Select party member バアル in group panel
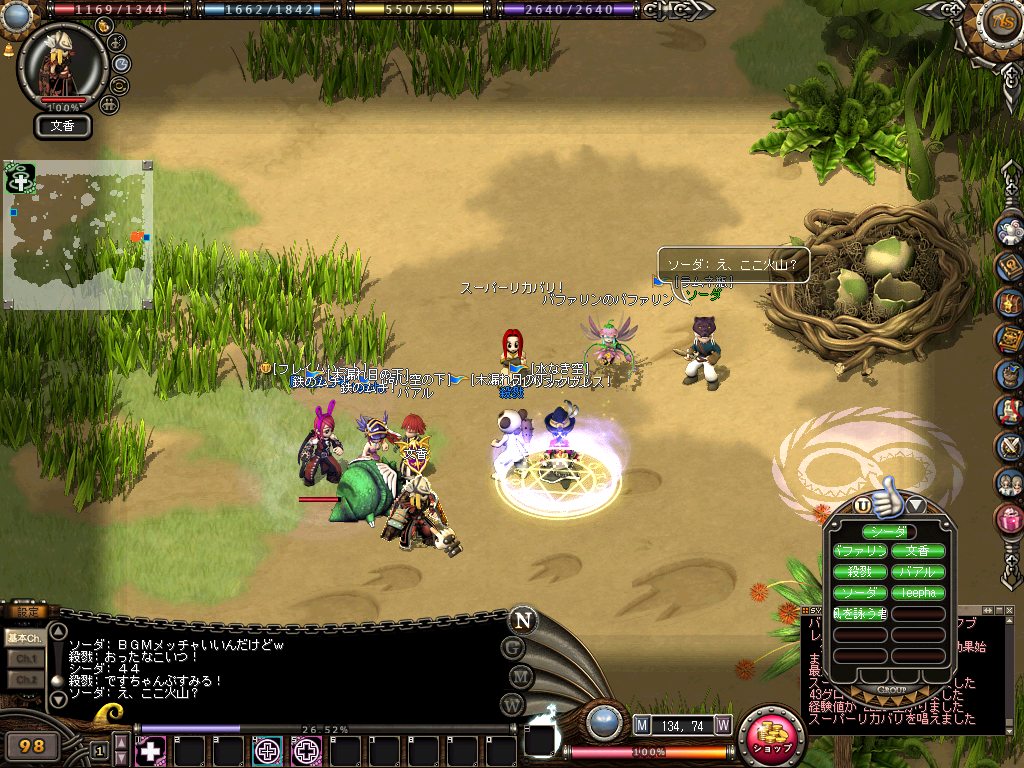The height and width of the screenshot is (768, 1024). point(917,572)
